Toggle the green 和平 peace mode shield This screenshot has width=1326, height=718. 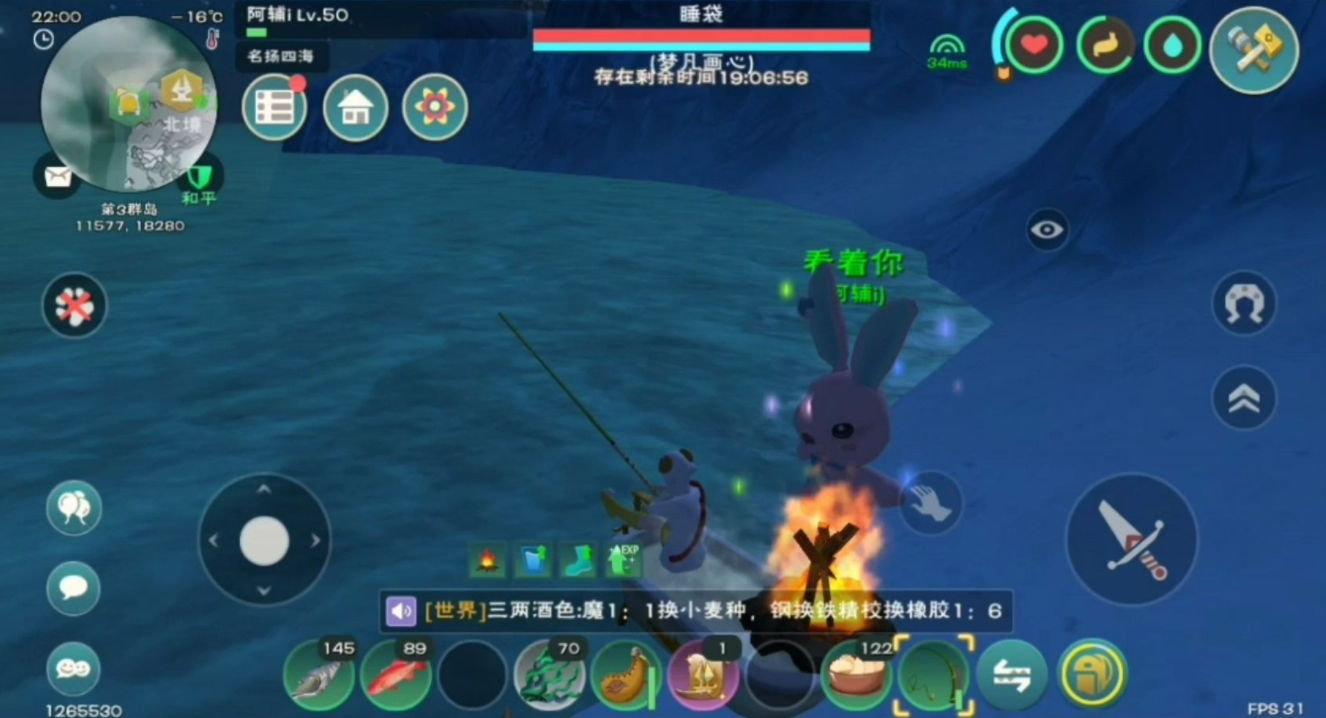[200, 178]
